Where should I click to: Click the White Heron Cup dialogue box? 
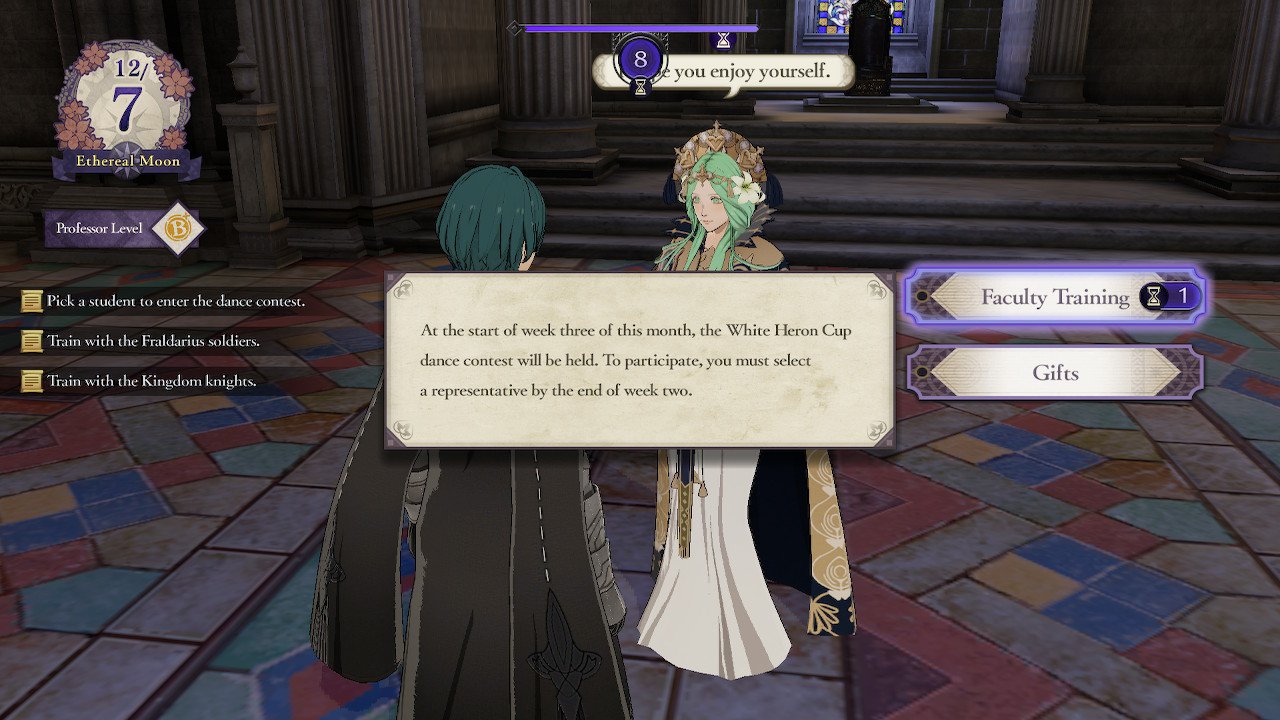click(638, 362)
